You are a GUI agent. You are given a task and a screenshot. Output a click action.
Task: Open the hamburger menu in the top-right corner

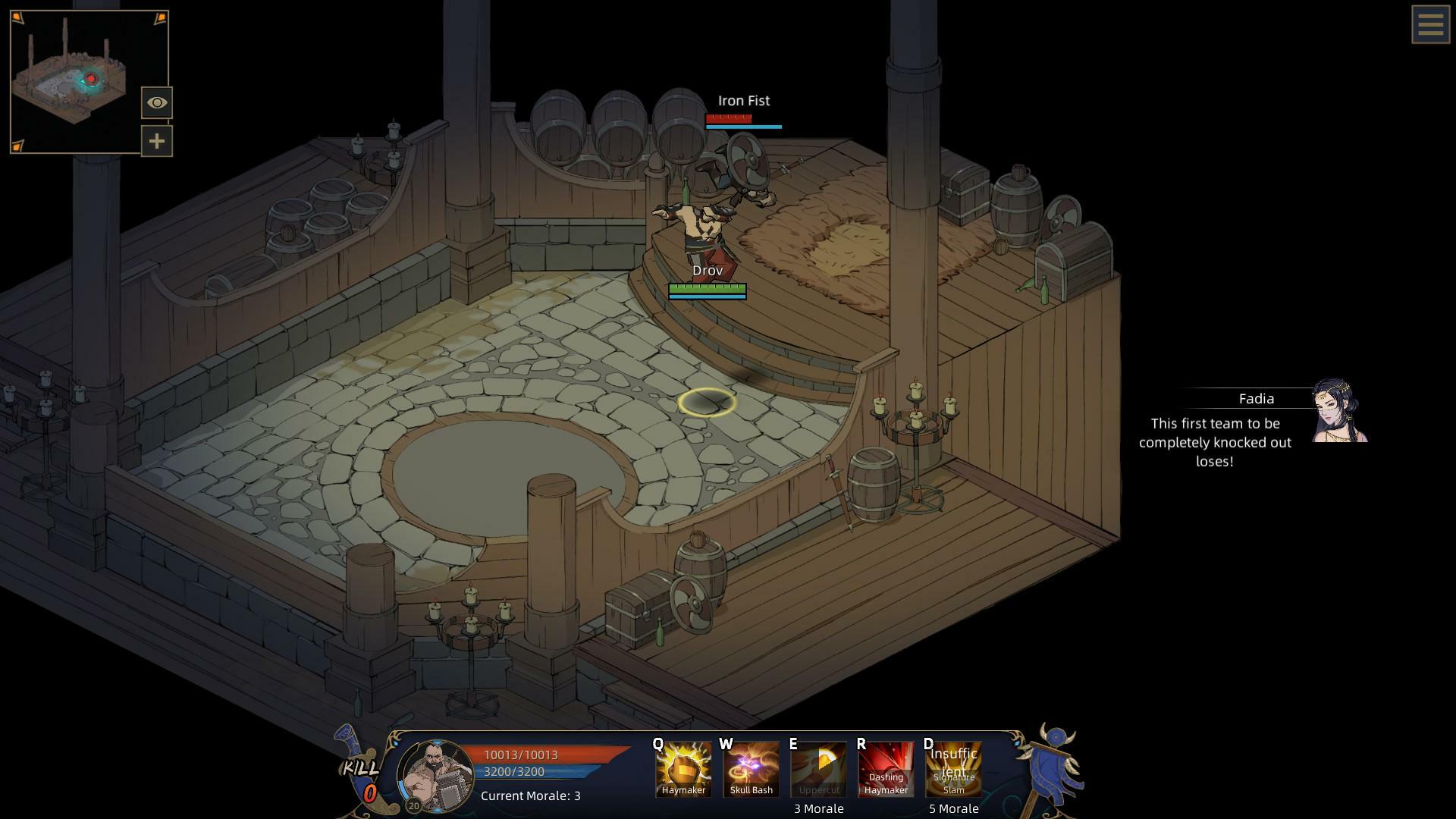[x=1430, y=25]
